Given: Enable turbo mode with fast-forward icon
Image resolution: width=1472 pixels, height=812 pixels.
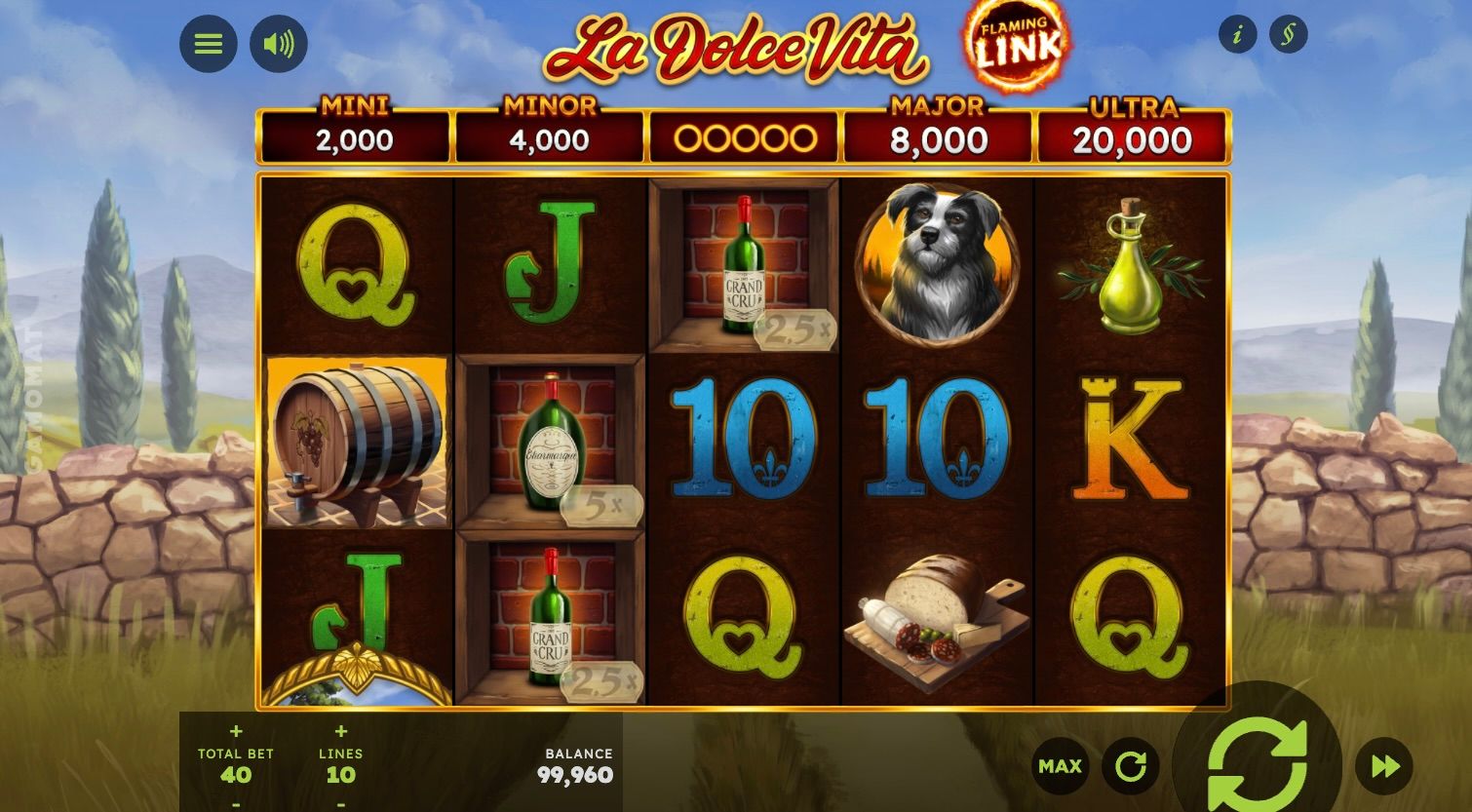Looking at the screenshot, I should pos(1384,766).
